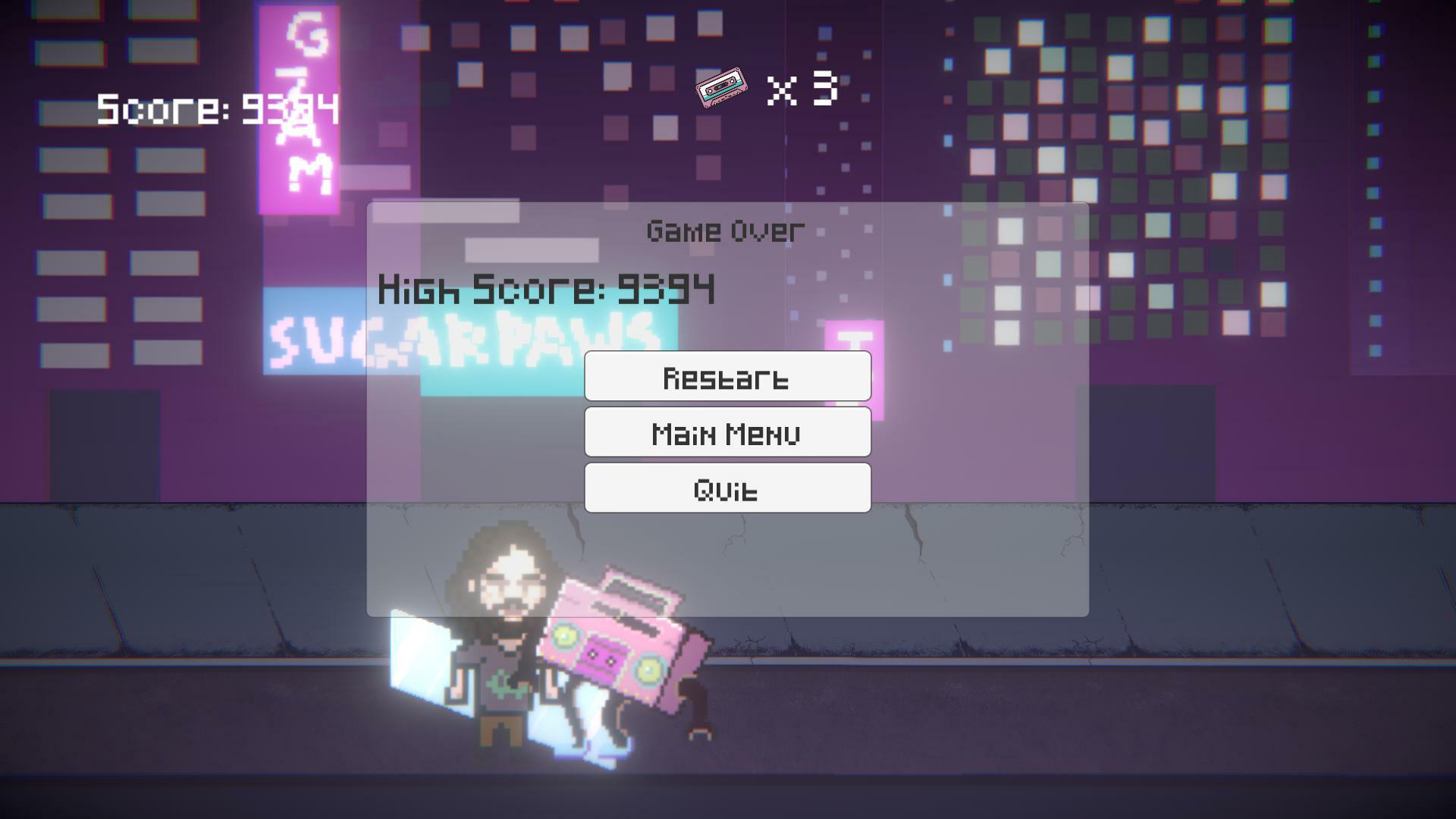1456x819 pixels.
Task: Select the Restart button
Action: pos(726,376)
